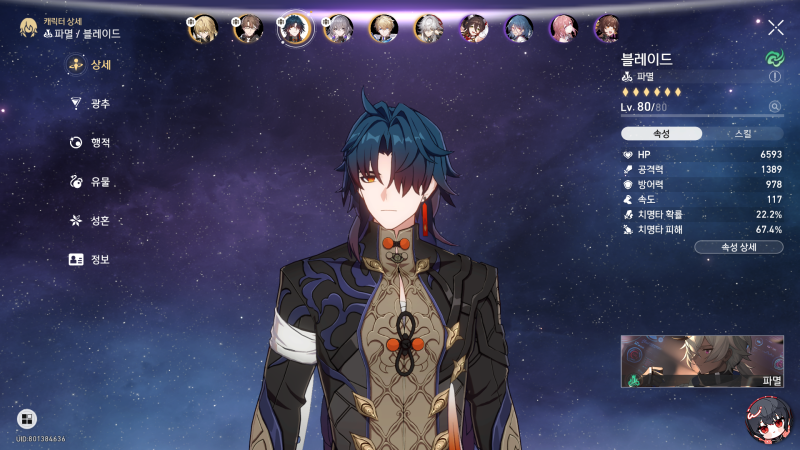The height and width of the screenshot is (450, 800).
Task: Open the equipped light cone thumbnail
Action: click(702, 361)
